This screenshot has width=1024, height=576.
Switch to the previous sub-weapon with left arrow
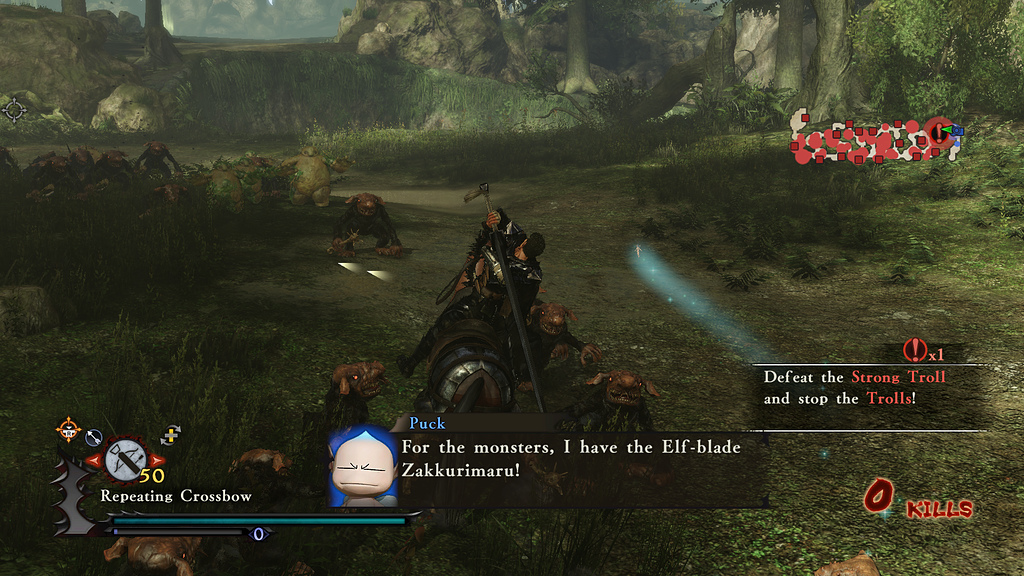[96, 460]
